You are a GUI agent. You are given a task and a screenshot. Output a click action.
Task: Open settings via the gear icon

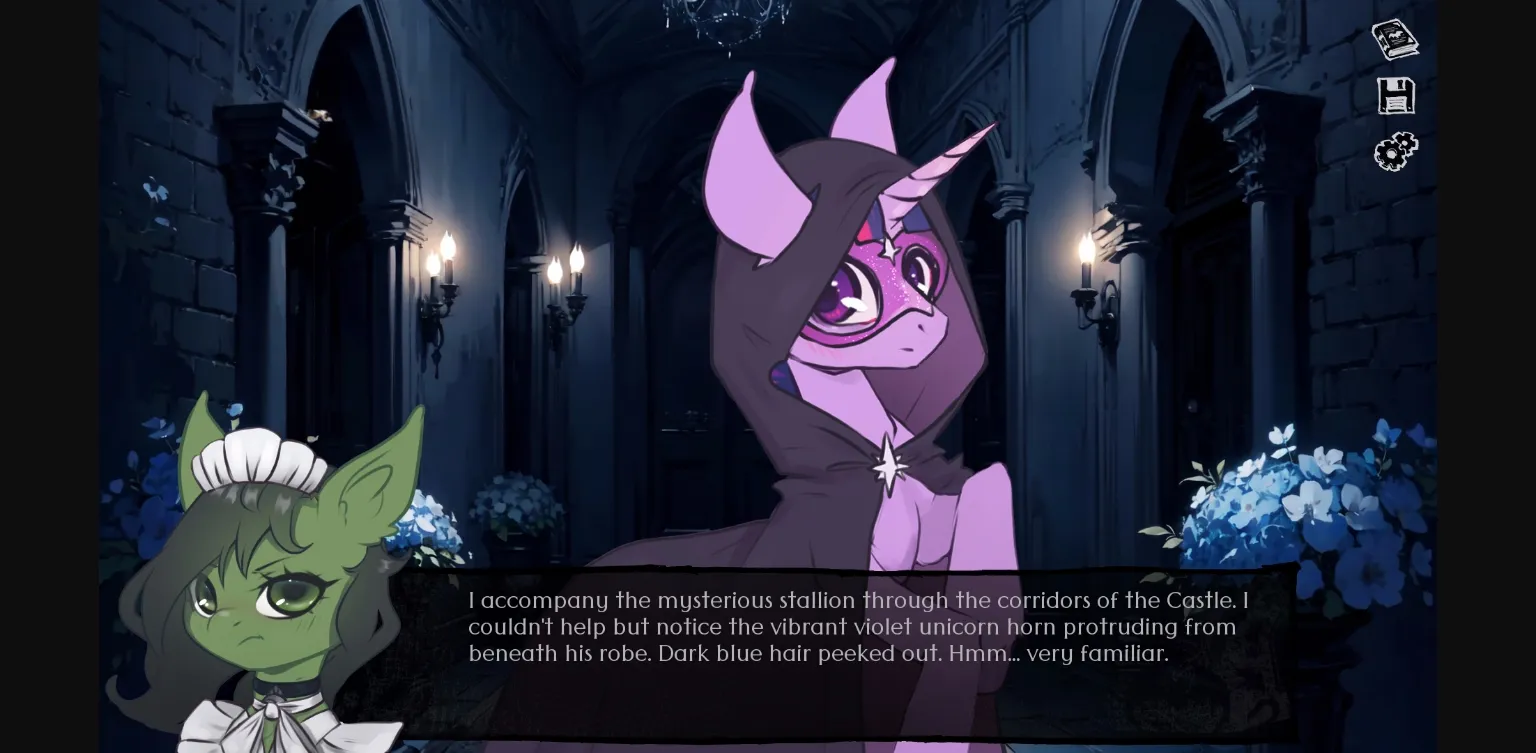tap(1396, 151)
